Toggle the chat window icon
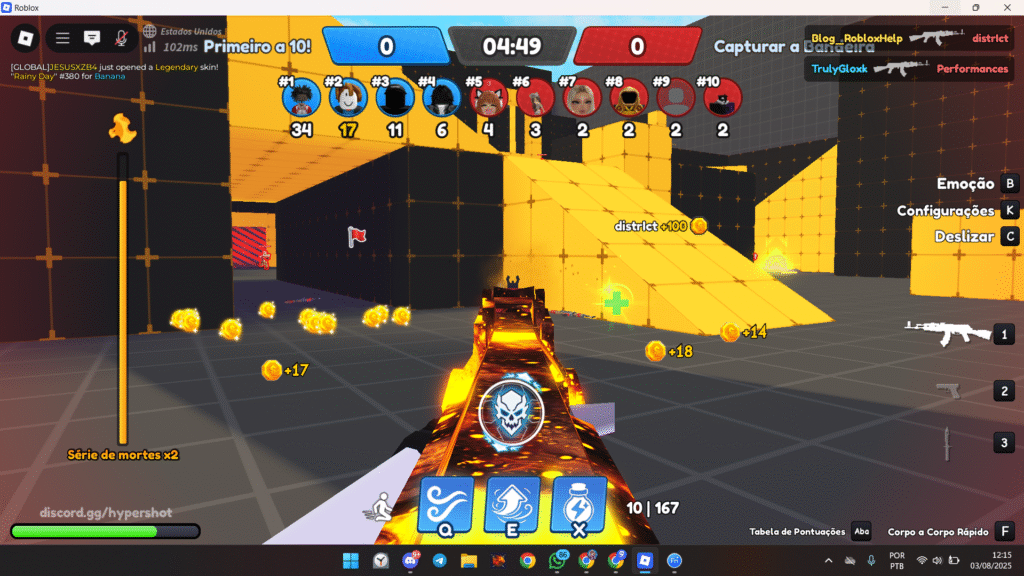 (x=92, y=38)
